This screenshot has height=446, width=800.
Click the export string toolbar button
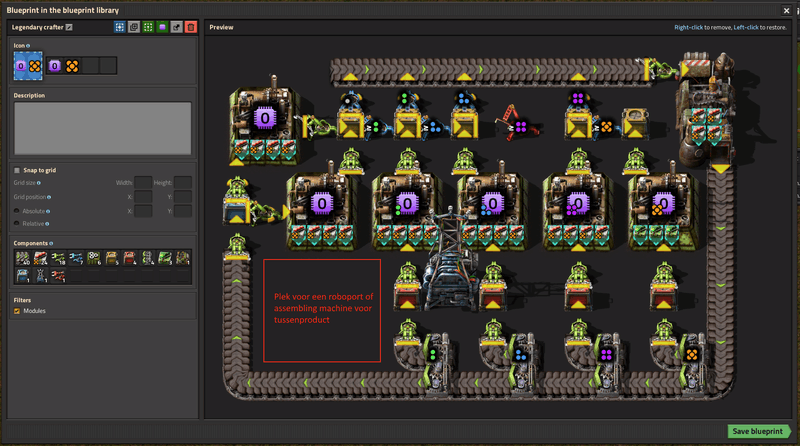[177, 27]
